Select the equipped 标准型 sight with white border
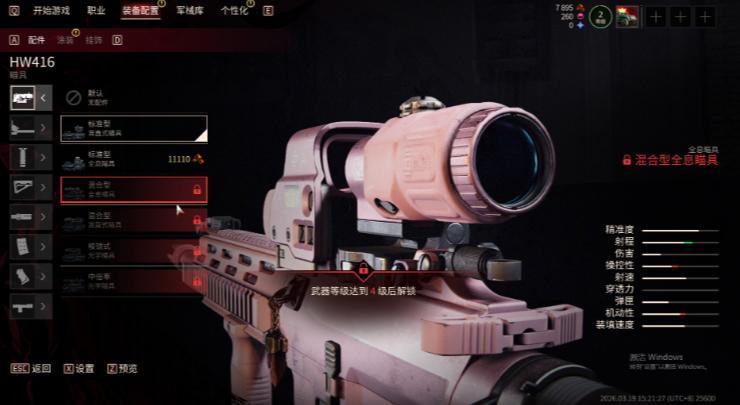Viewport: 740px width, 405px height. click(133, 128)
